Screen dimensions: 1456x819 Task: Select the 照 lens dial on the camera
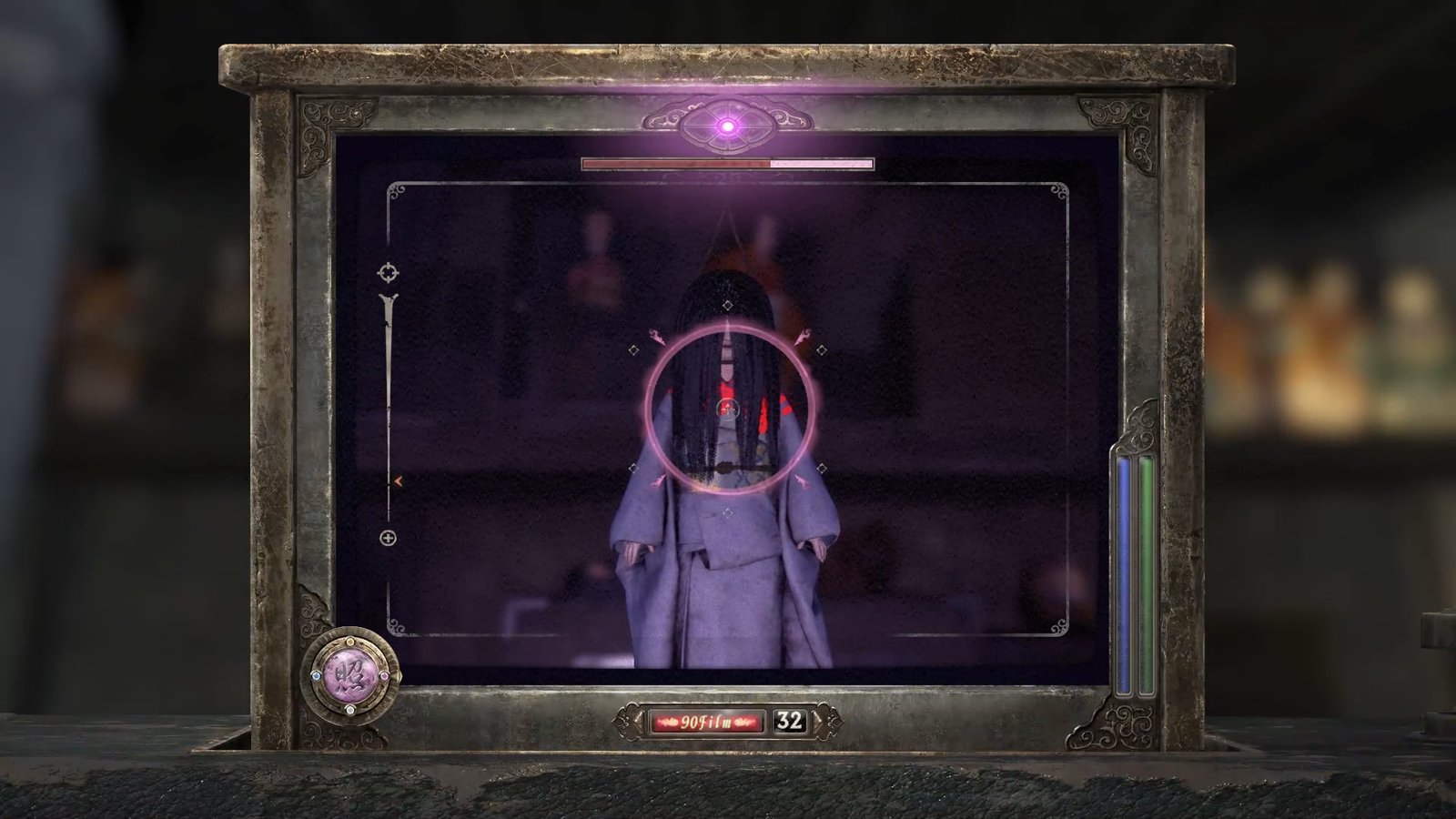tap(350, 675)
